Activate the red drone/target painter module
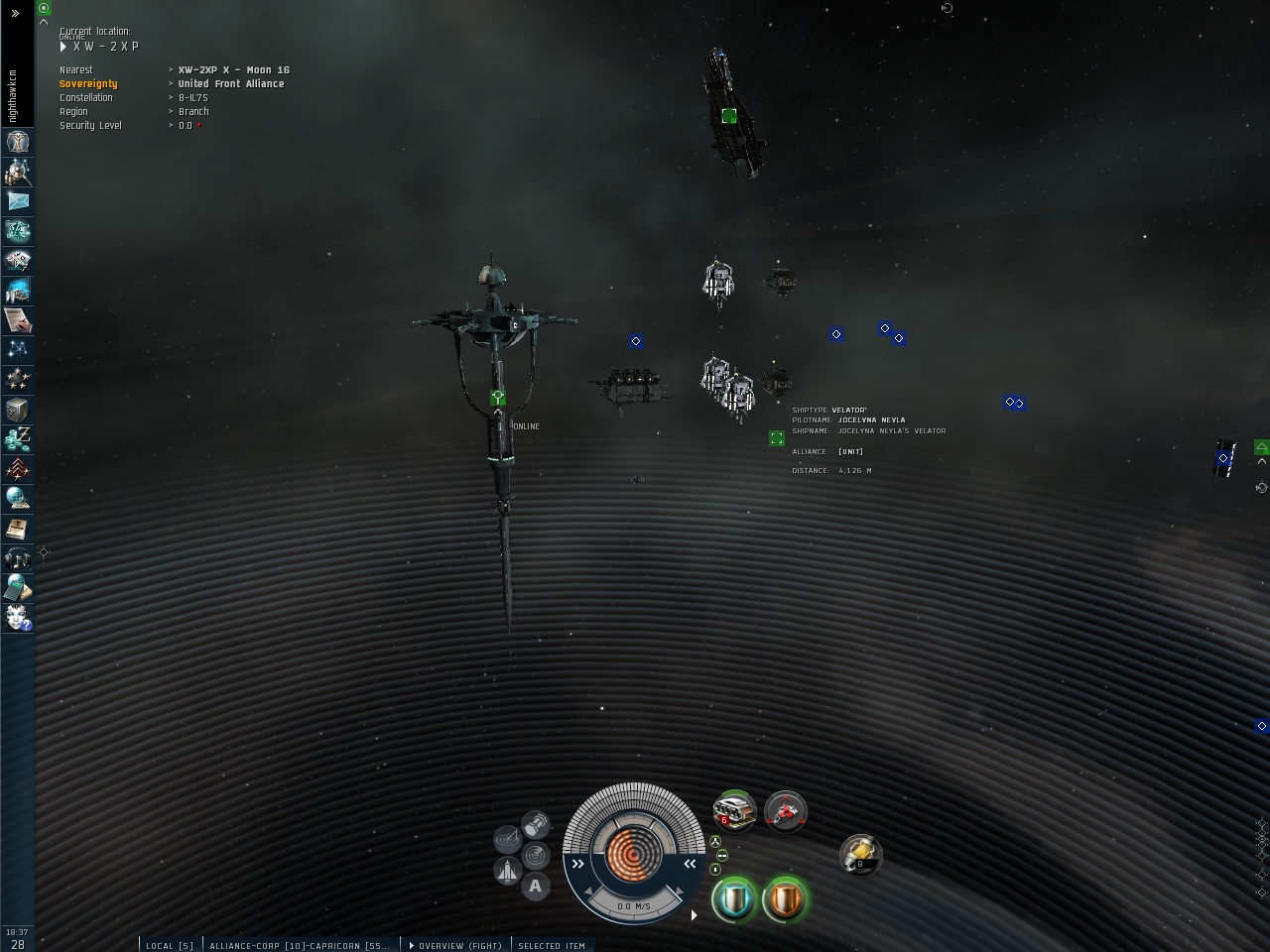This screenshot has height=952, width=1270. click(786, 811)
